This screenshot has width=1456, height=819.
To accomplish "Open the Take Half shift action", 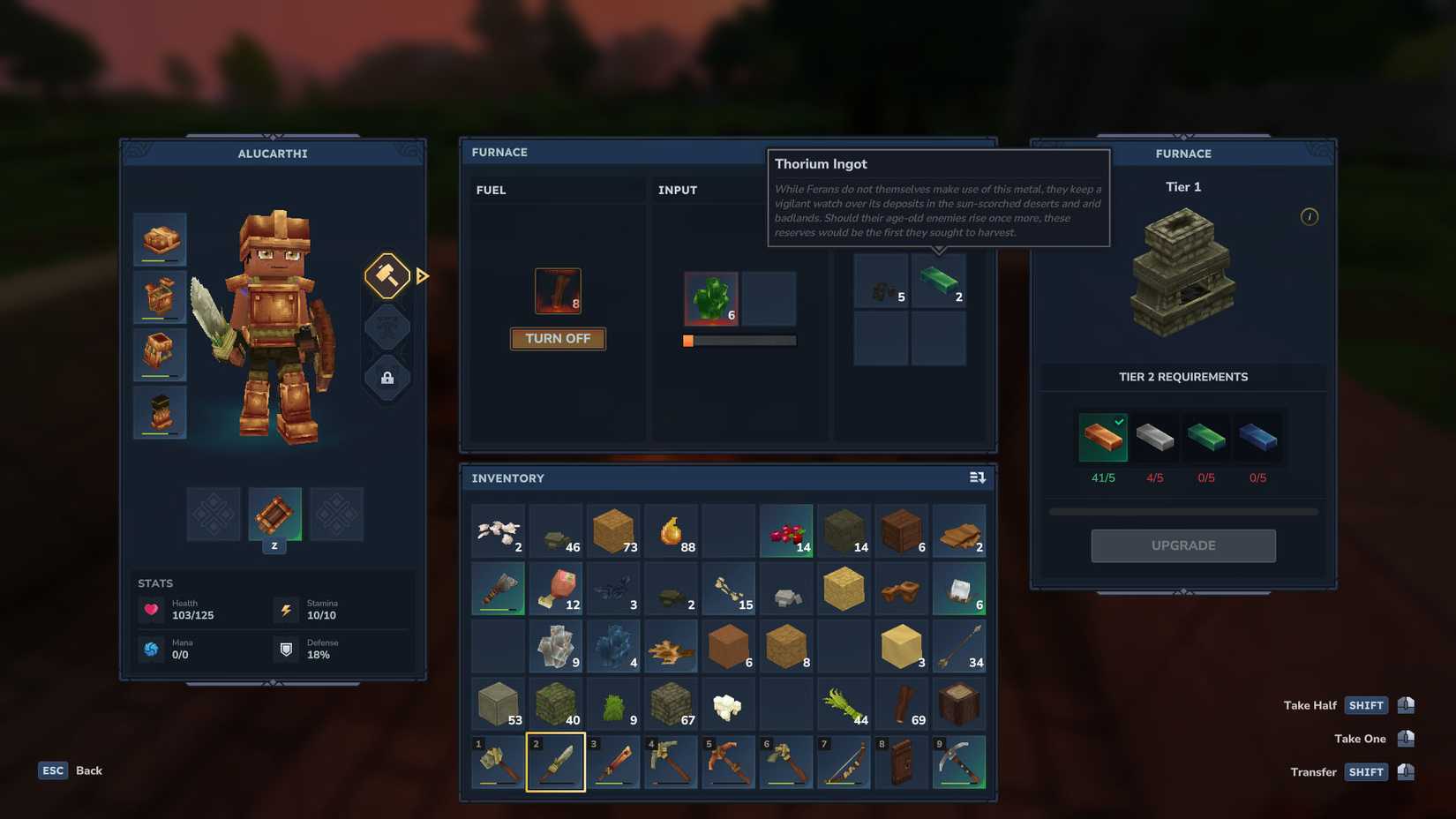I will coord(1366,705).
